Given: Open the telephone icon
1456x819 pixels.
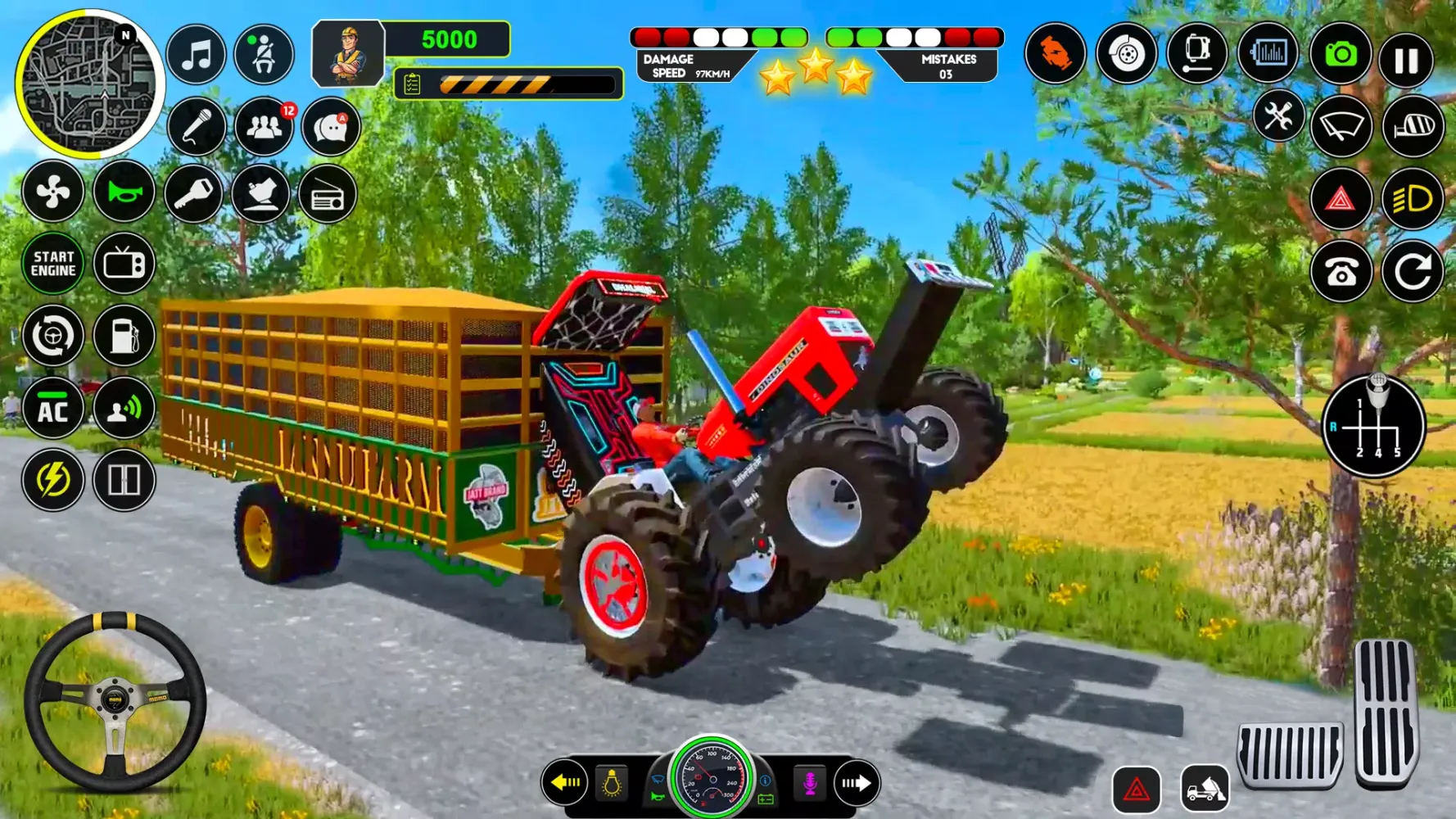Looking at the screenshot, I should coord(1341,273).
